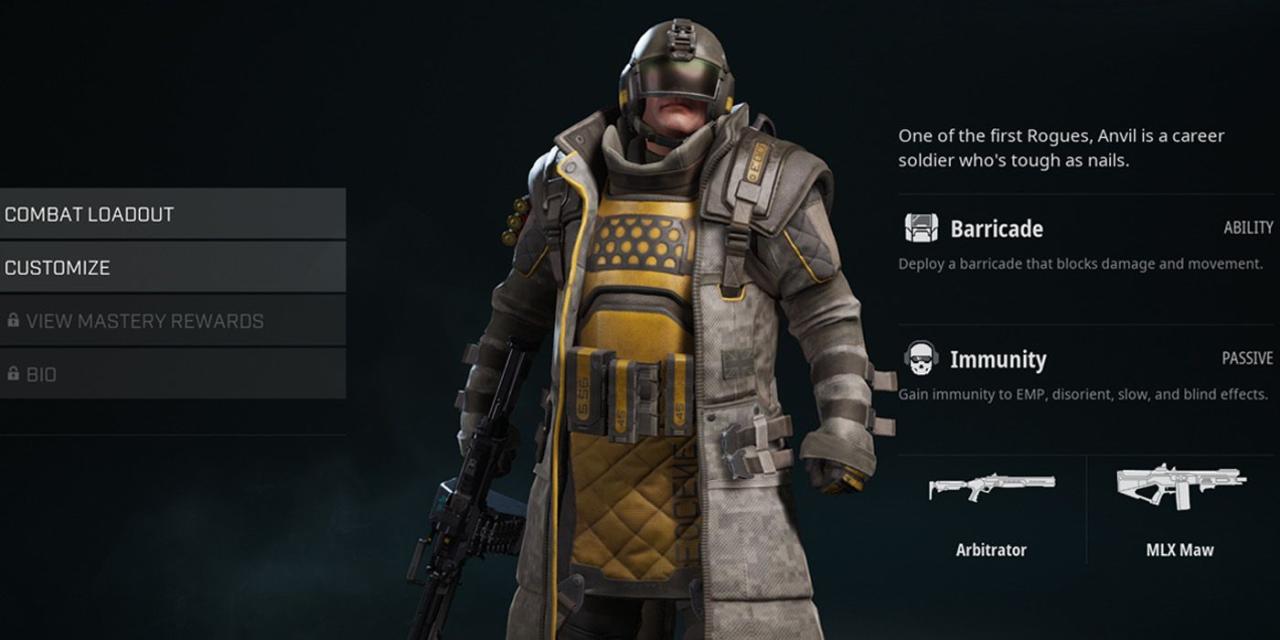Viewport: 1280px width, 640px height.
Task: Choose the Arbitrator weapon tile
Action: pos(990,510)
